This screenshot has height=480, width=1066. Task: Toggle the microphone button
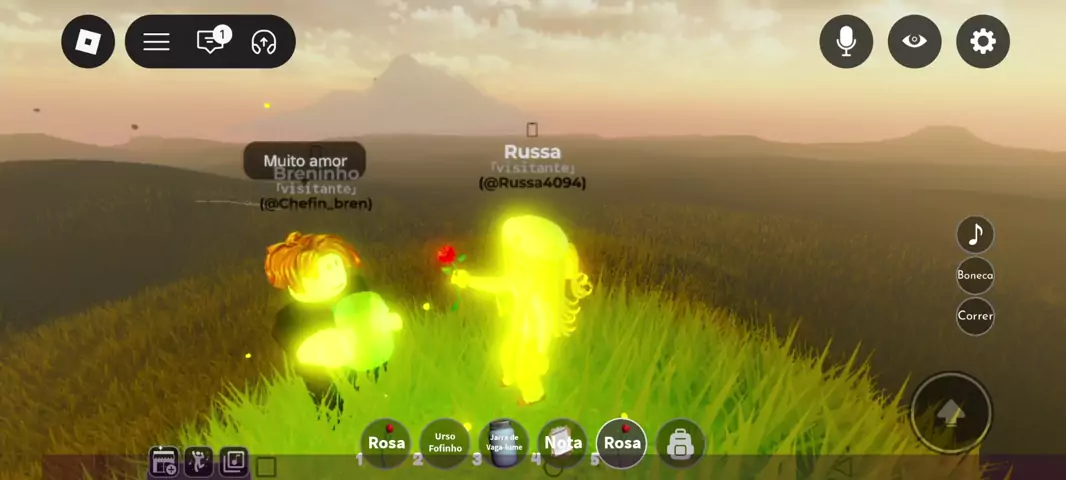click(846, 42)
